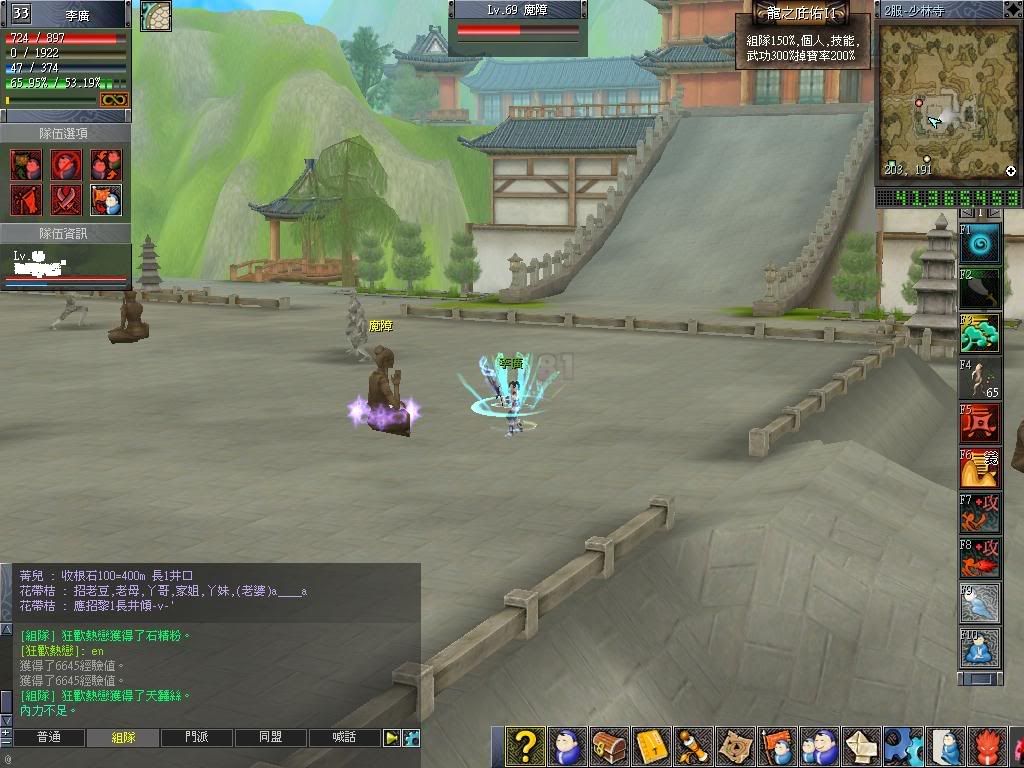Click the paper envelope mail icon

pyautogui.click(x=862, y=747)
